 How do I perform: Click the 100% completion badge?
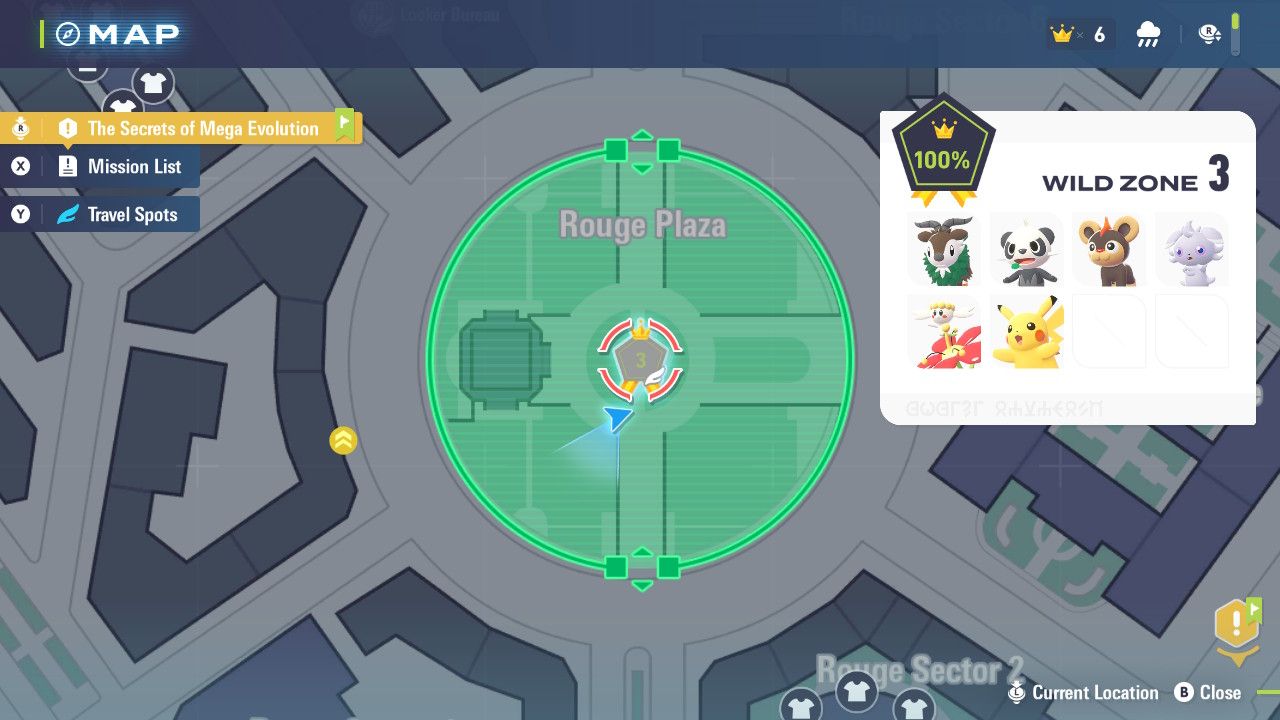941,156
